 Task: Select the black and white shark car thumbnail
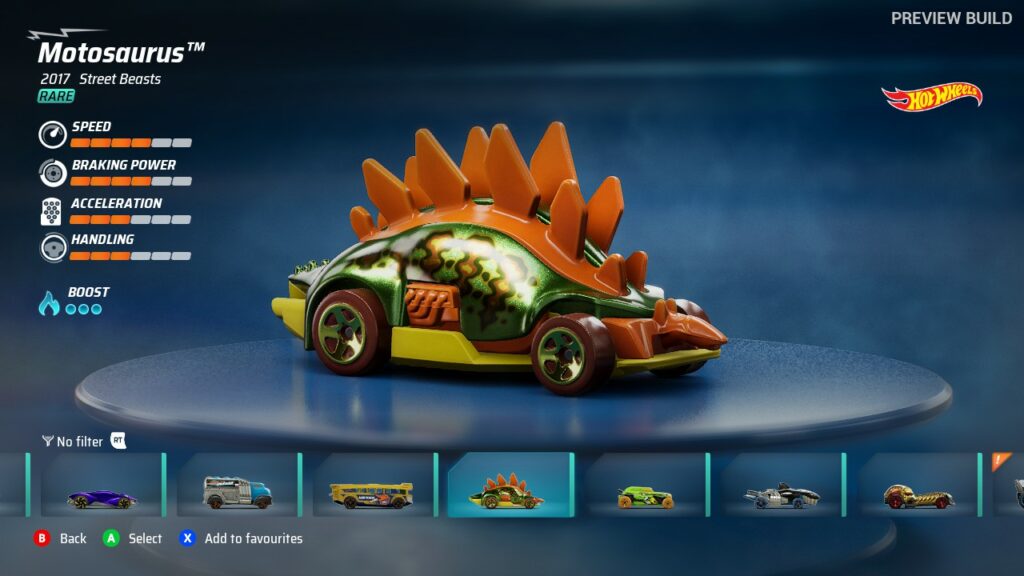782,485
